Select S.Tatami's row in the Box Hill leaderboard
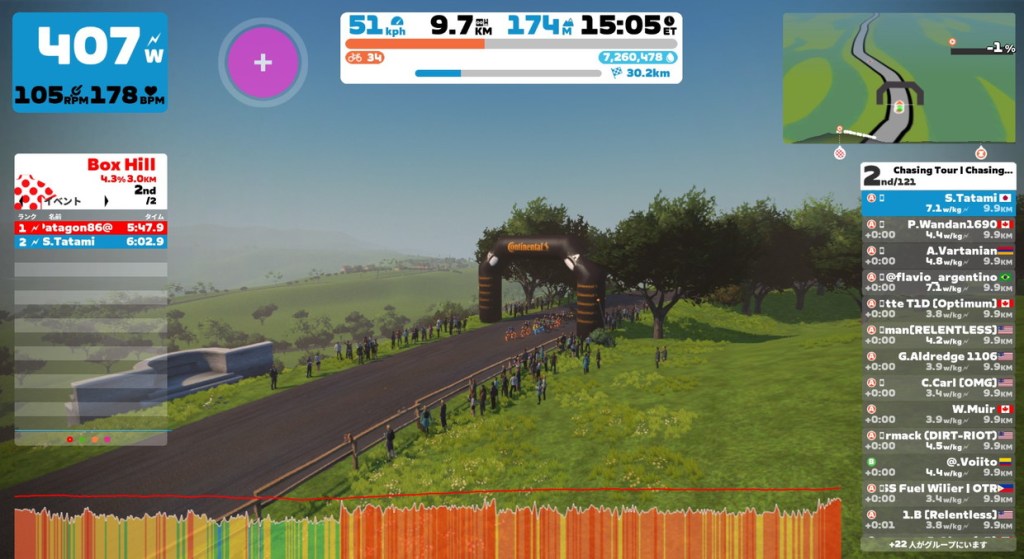This screenshot has height=559, width=1024. 90,242
